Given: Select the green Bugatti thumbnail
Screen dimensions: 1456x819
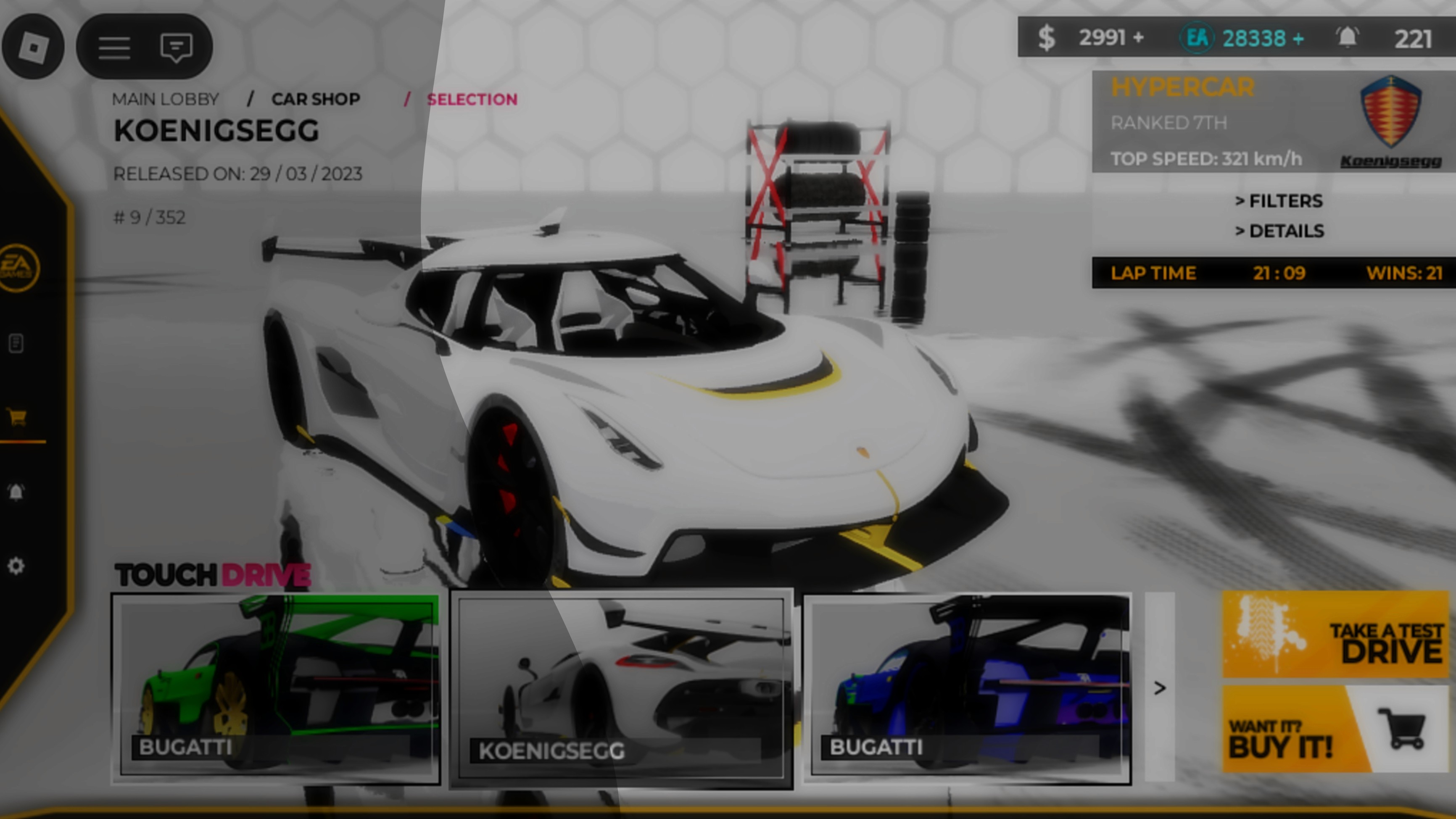Looking at the screenshot, I should 276,688.
